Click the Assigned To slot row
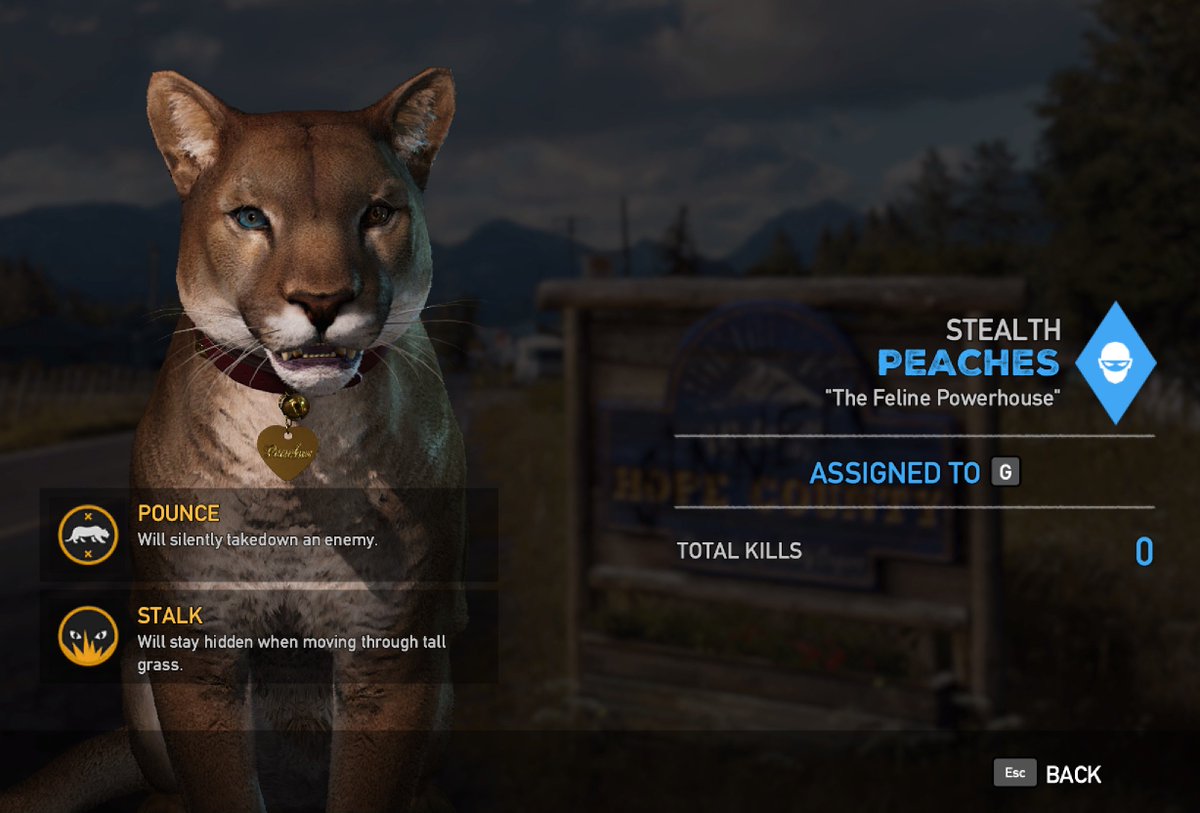The width and height of the screenshot is (1200, 813). click(x=914, y=472)
